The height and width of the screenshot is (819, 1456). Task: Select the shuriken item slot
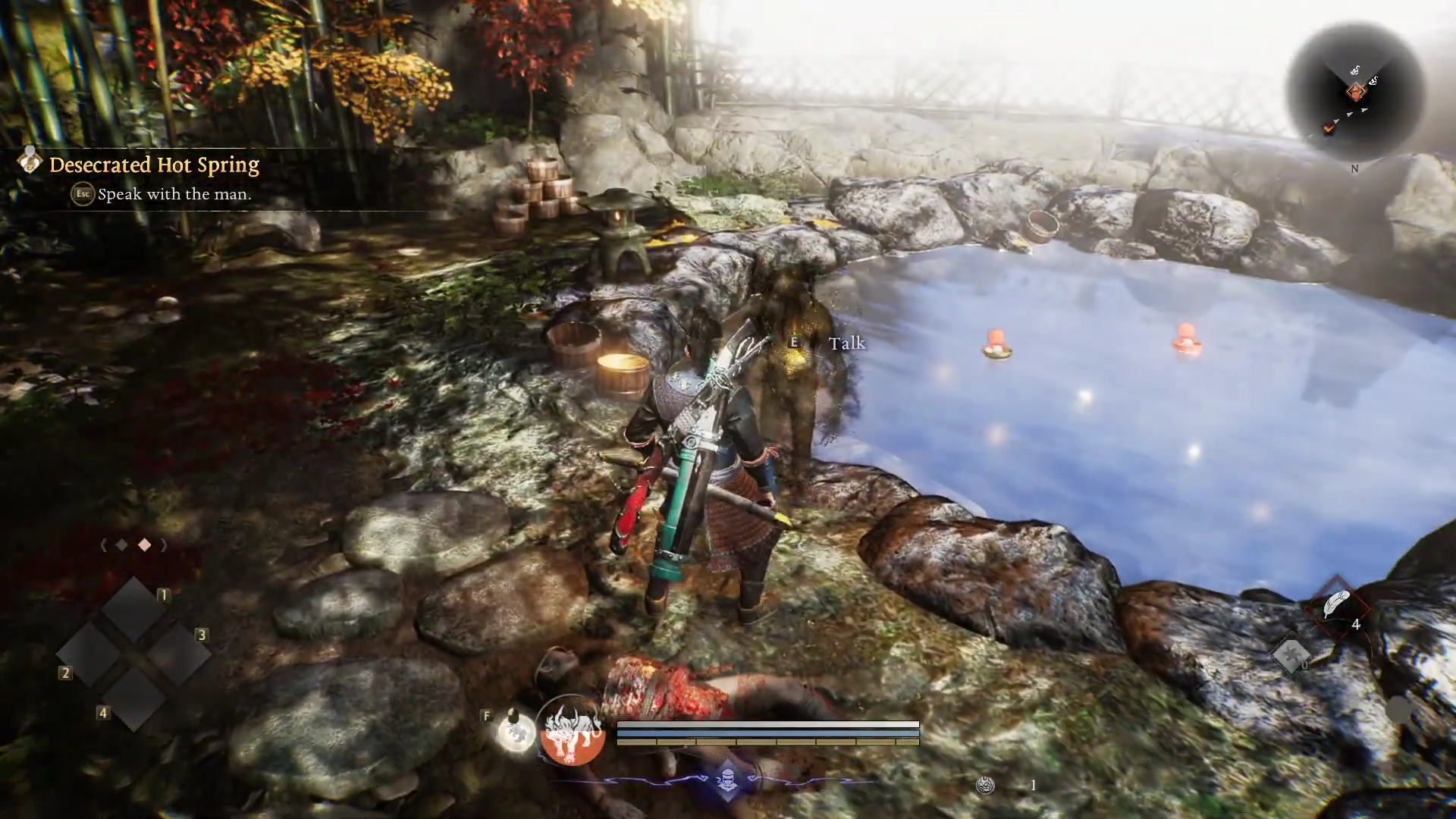[x=1291, y=654]
